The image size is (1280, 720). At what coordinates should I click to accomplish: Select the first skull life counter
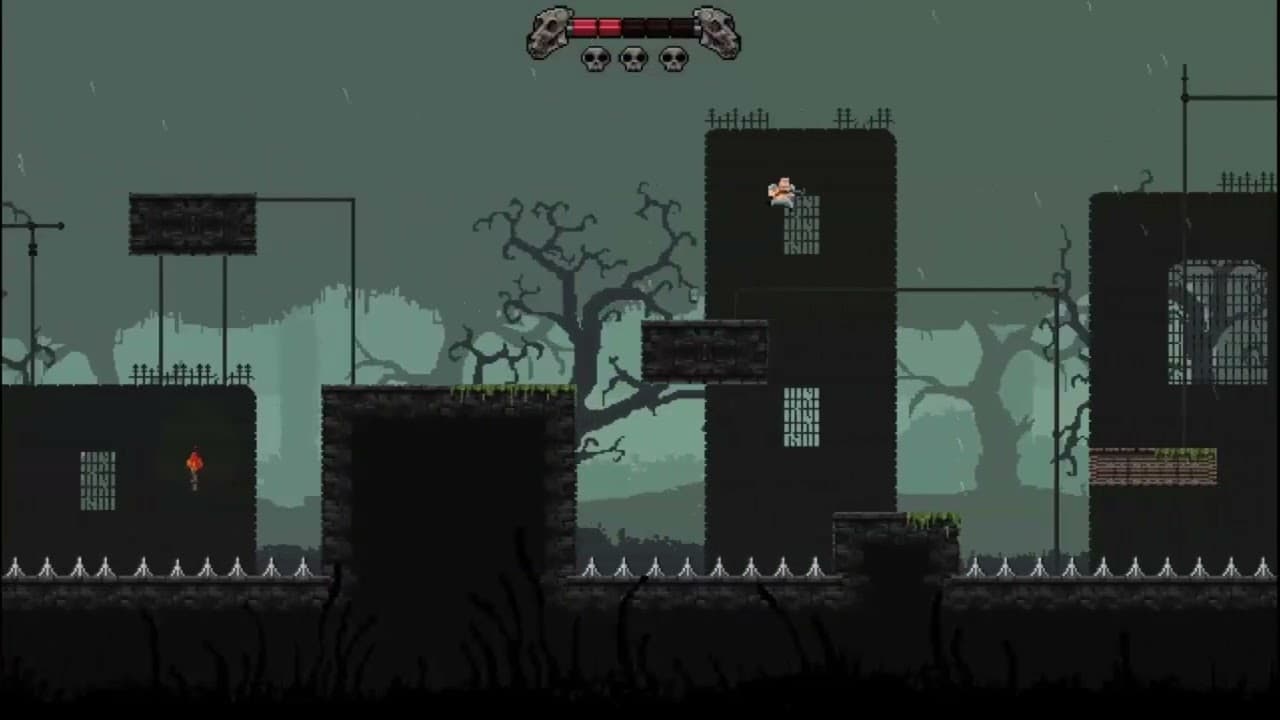click(x=594, y=58)
